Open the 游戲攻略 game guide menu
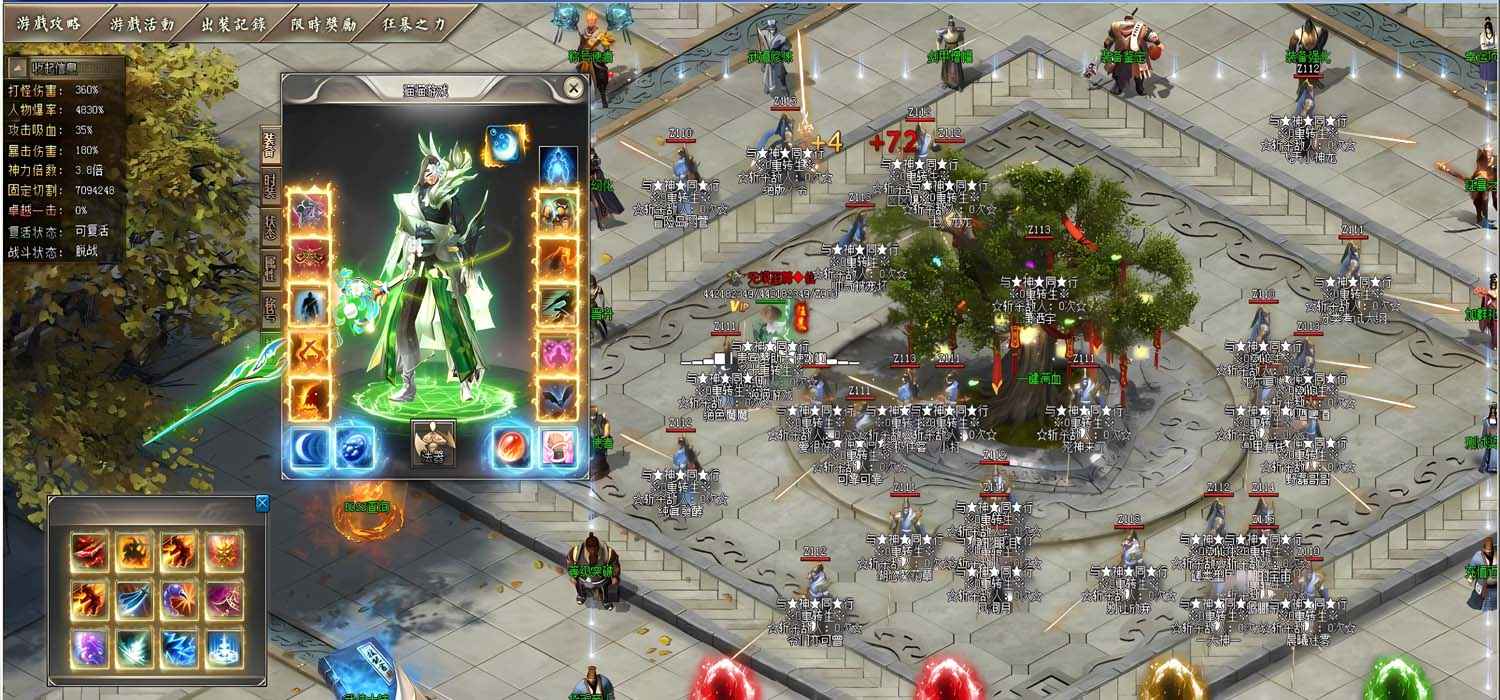Viewport: 1500px width, 700px height. click(x=48, y=24)
